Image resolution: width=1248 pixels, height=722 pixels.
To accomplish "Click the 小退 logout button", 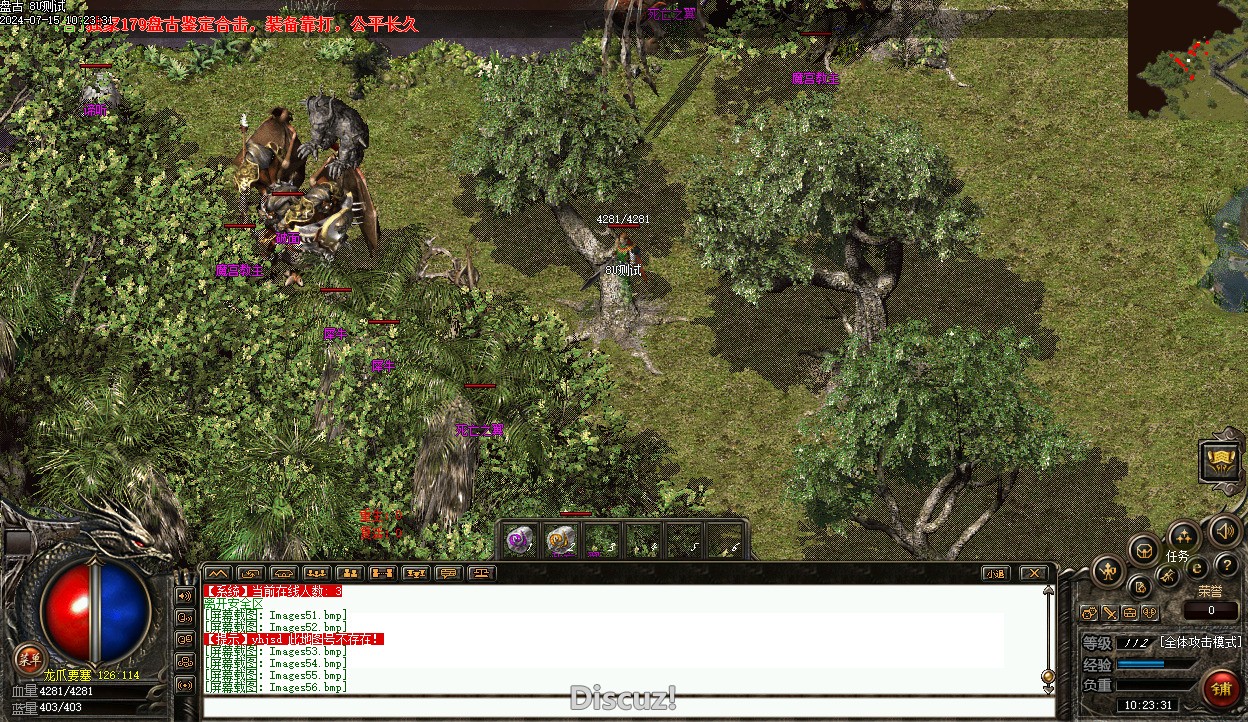I will (995, 574).
